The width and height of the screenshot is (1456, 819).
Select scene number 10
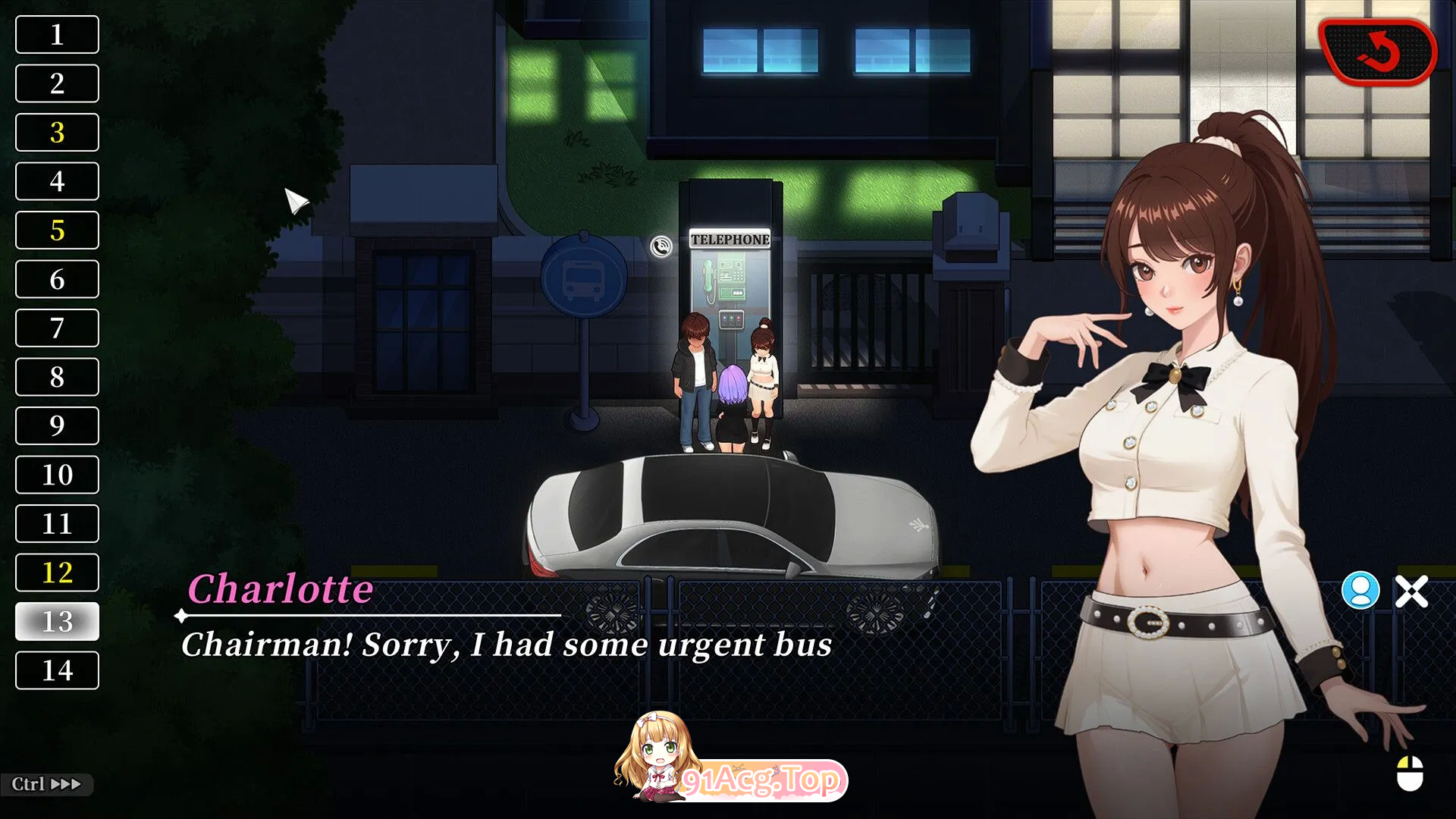pyautogui.click(x=57, y=475)
